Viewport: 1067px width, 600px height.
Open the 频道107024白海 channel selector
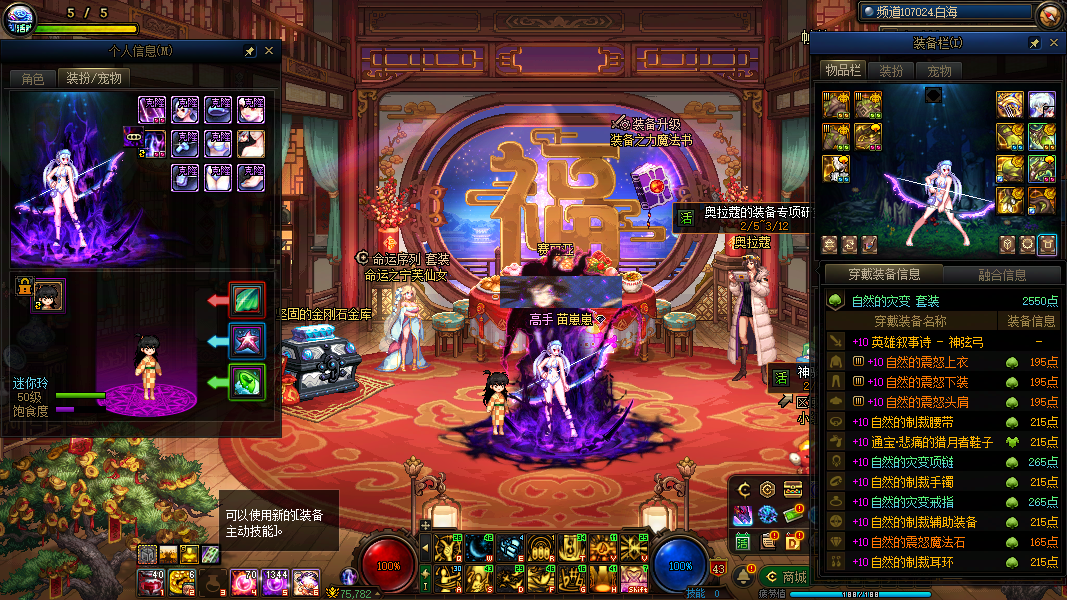pyautogui.click(x=945, y=13)
